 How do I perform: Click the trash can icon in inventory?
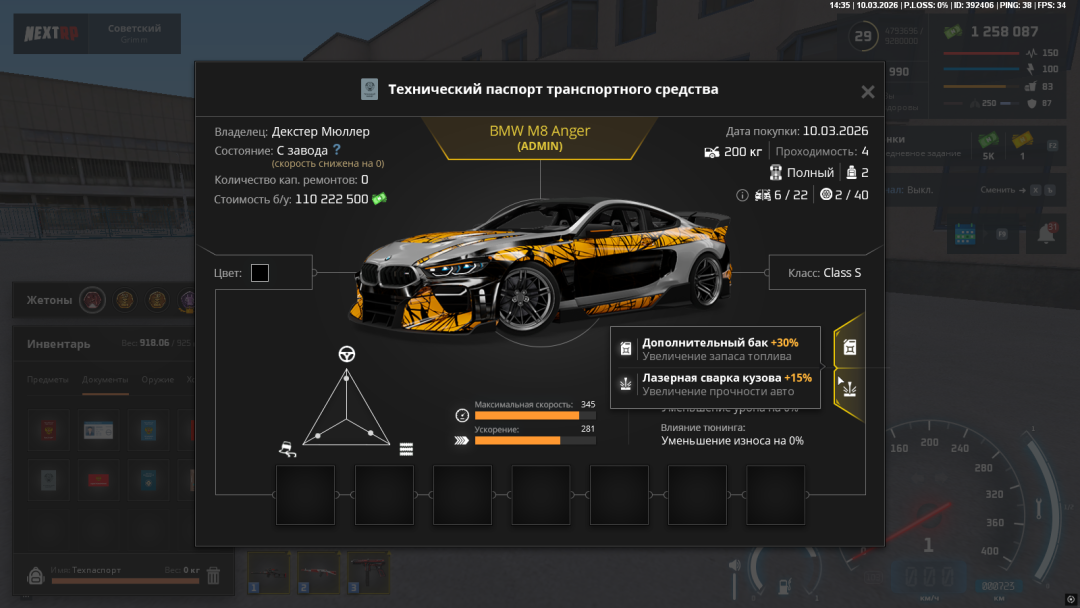click(x=213, y=574)
